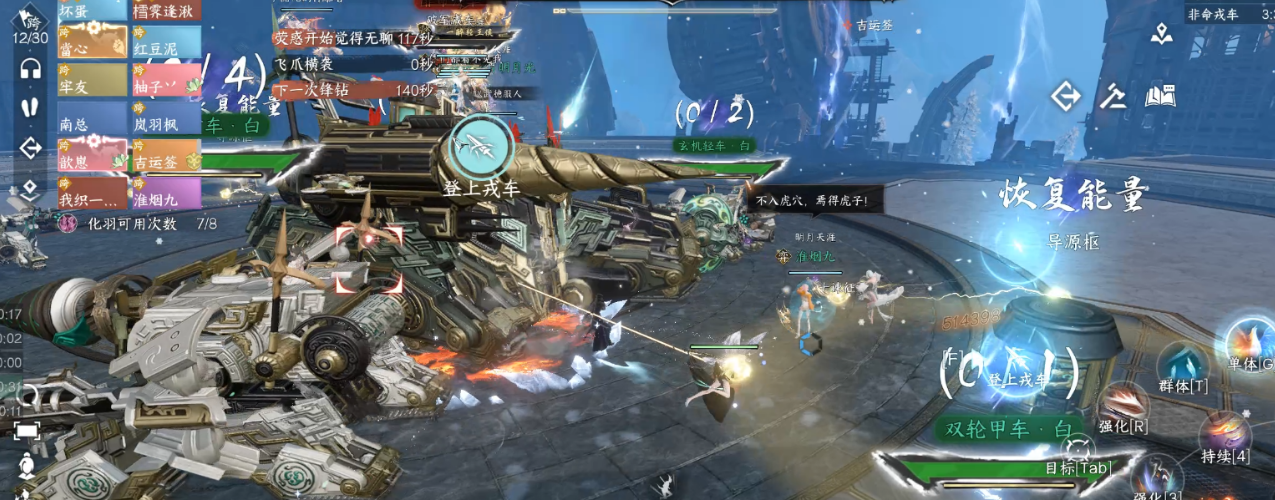Activate the 群体 group skill
This screenshot has height=500, width=1275.
tap(1184, 368)
